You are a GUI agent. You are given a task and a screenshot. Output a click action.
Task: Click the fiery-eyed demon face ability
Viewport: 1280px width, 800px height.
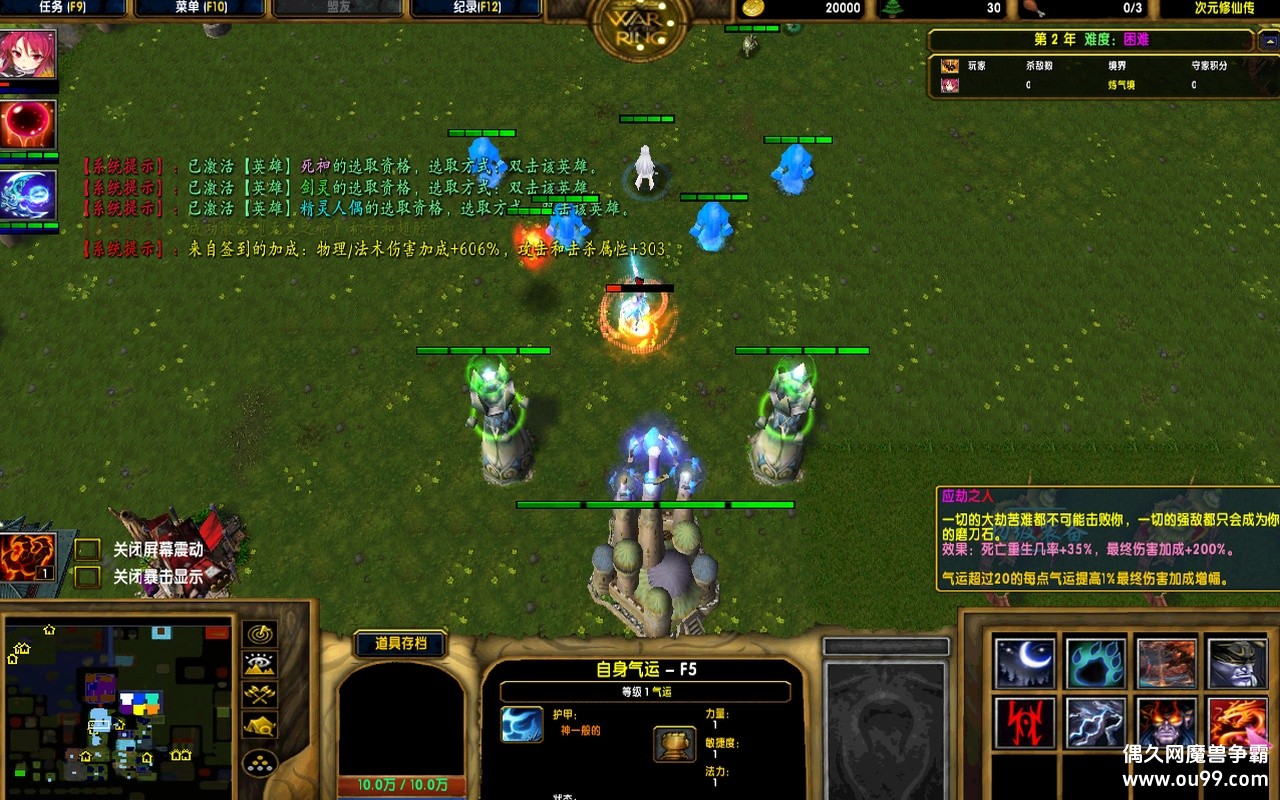point(1166,722)
